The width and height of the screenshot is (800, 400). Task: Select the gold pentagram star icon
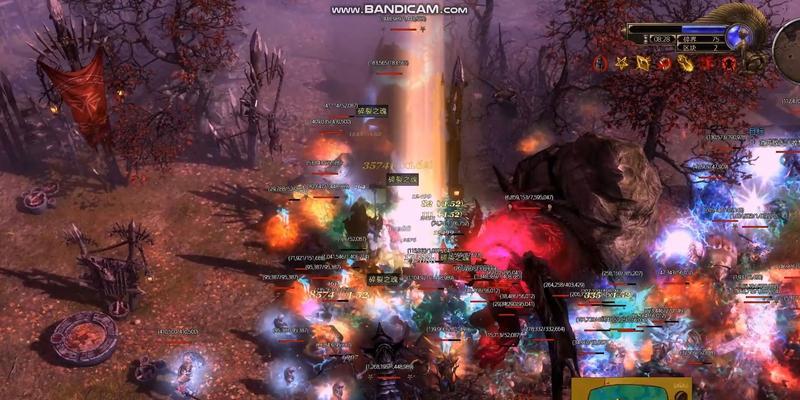[620, 64]
